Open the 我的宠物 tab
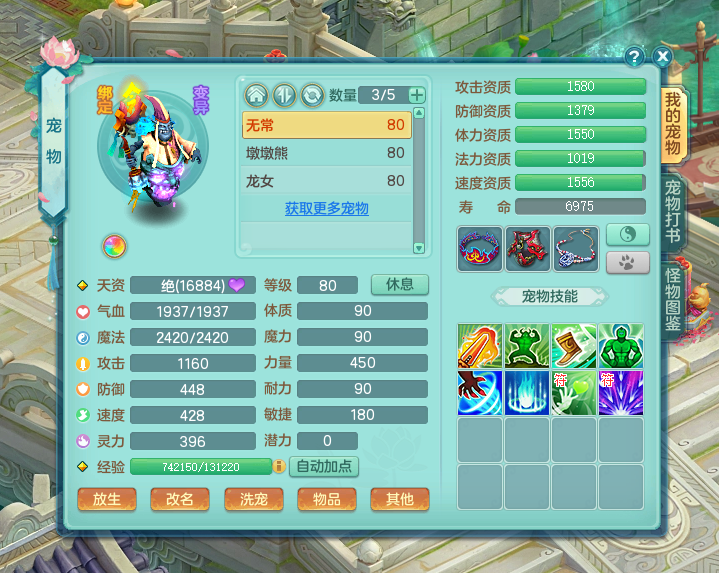The image size is (719, 573). pyautogui.click(x=673, y=124)
